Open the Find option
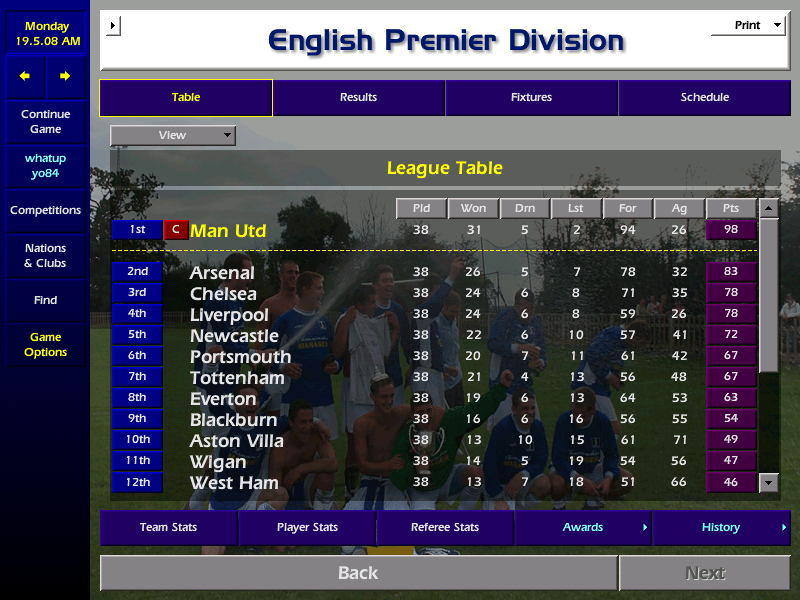Viewport: 800px width, 600px height. tap(45, 300)
